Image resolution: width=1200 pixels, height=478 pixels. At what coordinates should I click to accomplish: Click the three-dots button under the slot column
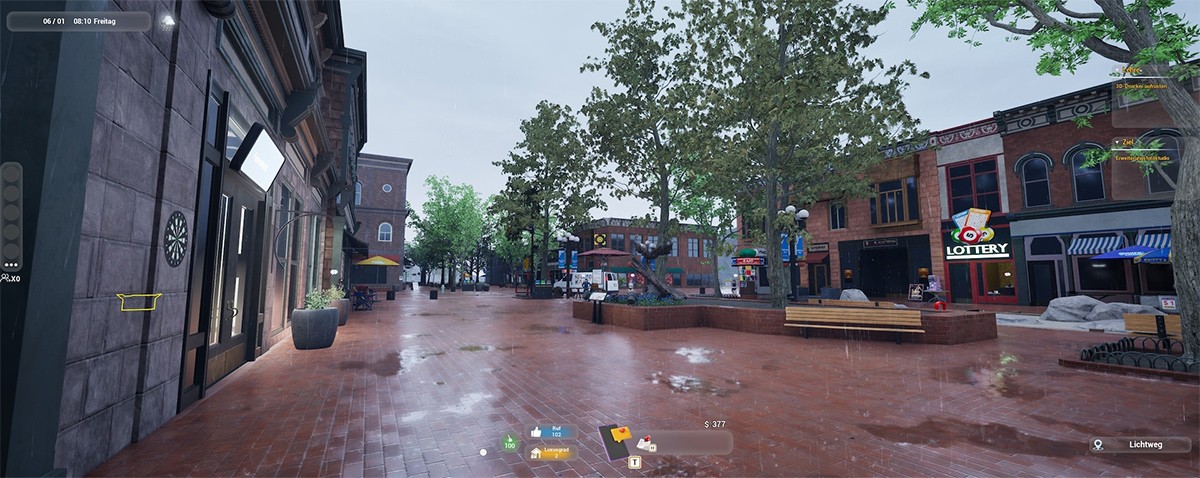coord(11,267)
